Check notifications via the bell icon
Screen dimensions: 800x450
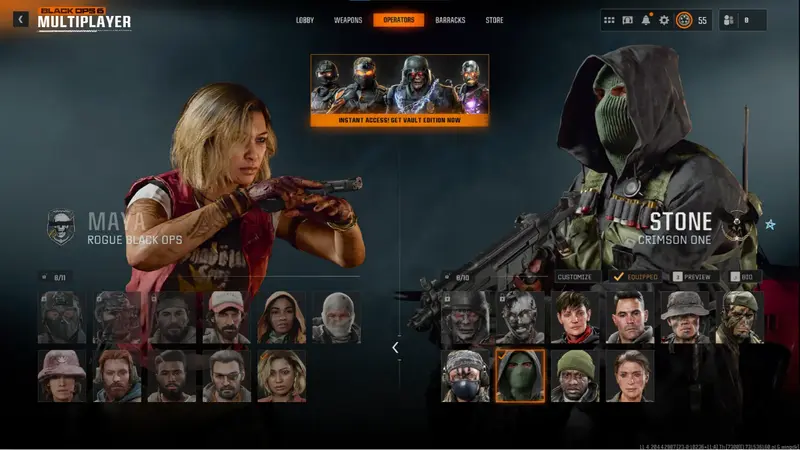point(646,20)
